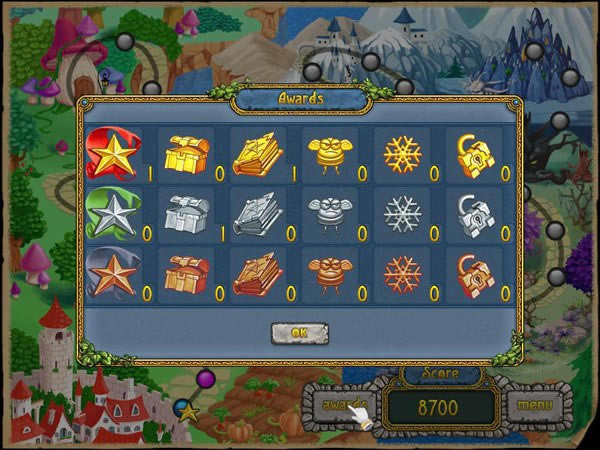600x450 pixels.
Task: Pick the gold padlock award
Action: 474,153
